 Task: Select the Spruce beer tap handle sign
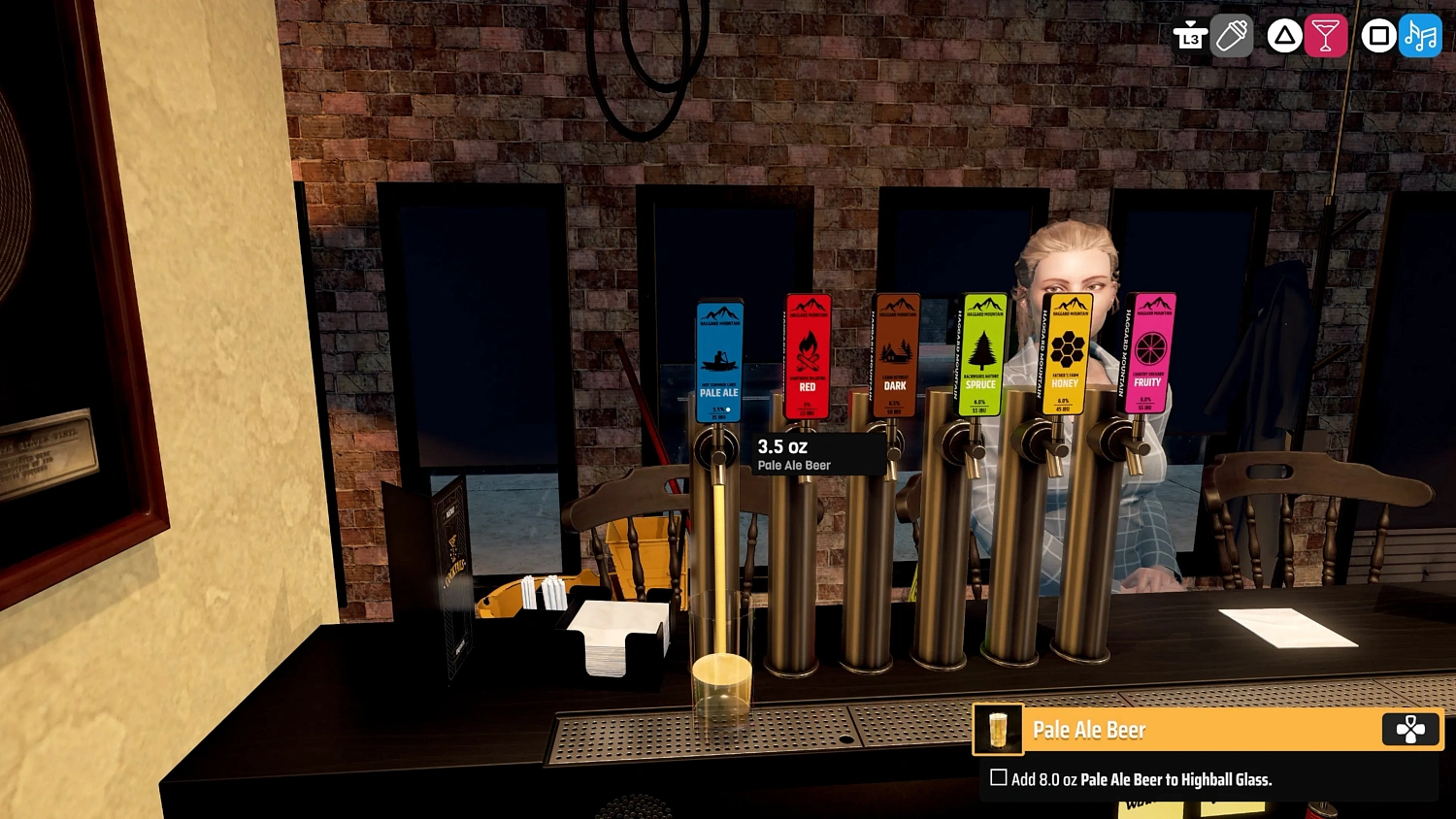981,354
